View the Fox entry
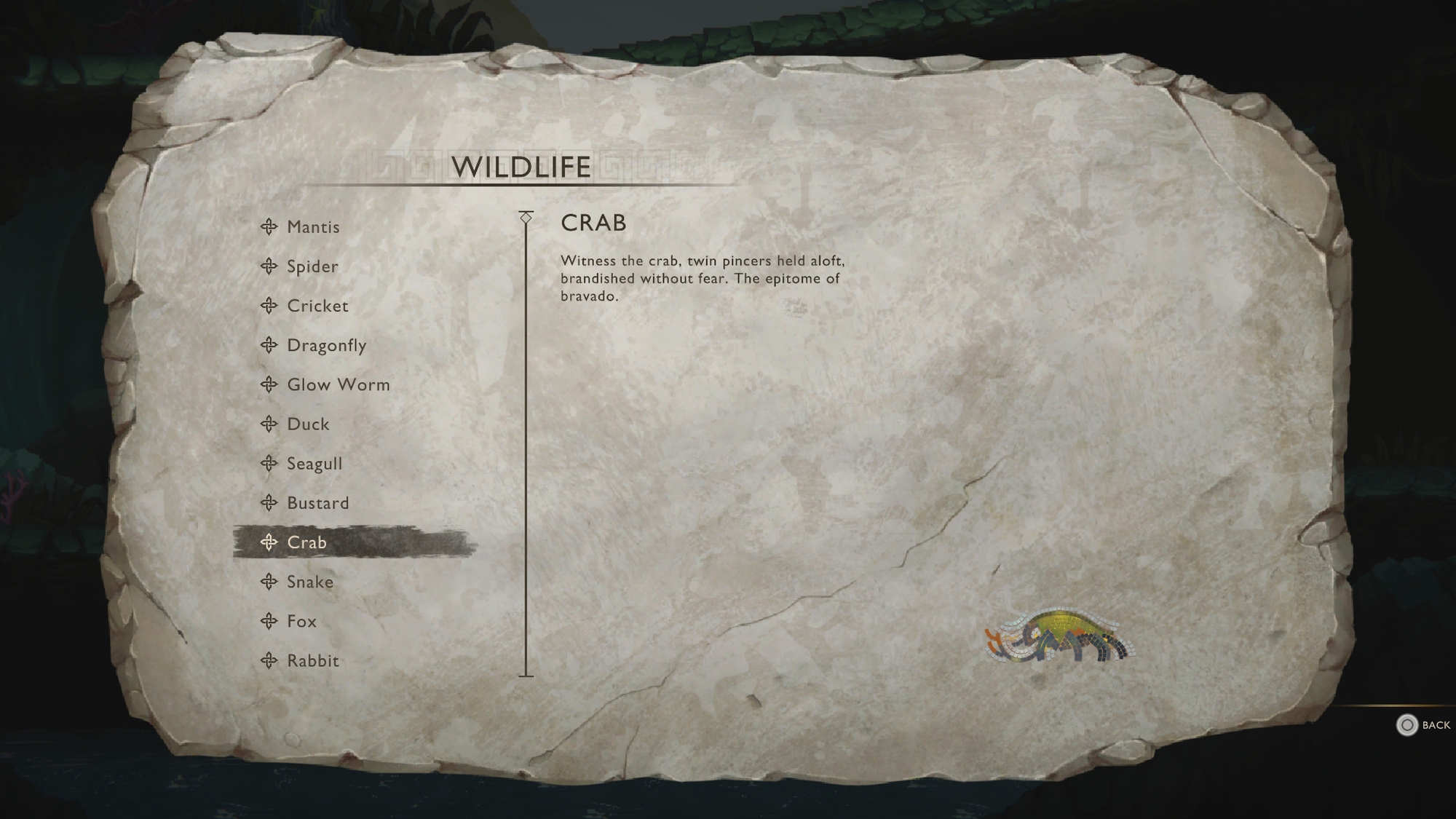The width and height of the screenshot is (1456, 819). pyautogui.click(x=301, y=621)
